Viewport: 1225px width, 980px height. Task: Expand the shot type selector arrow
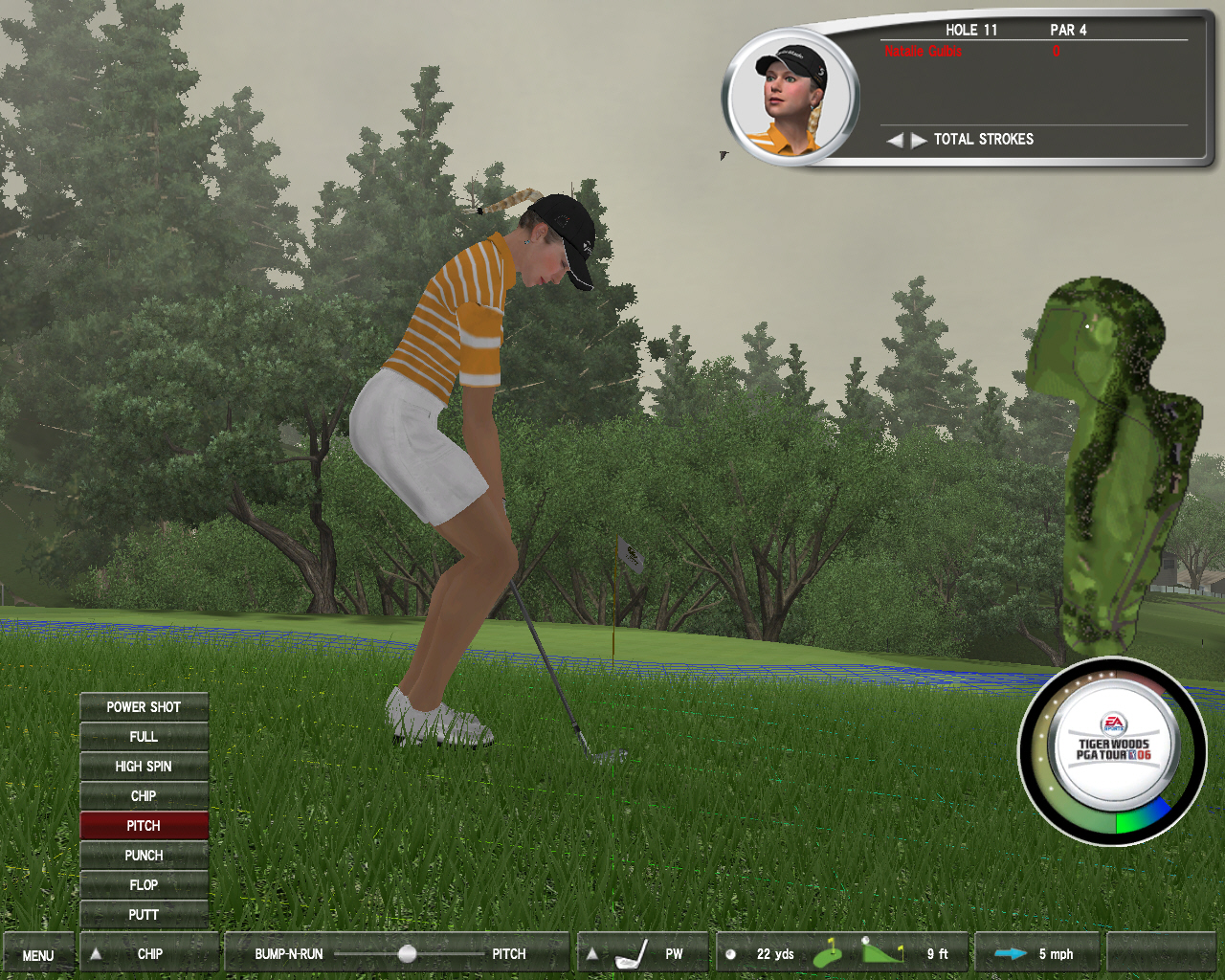[x=96, y=953]
